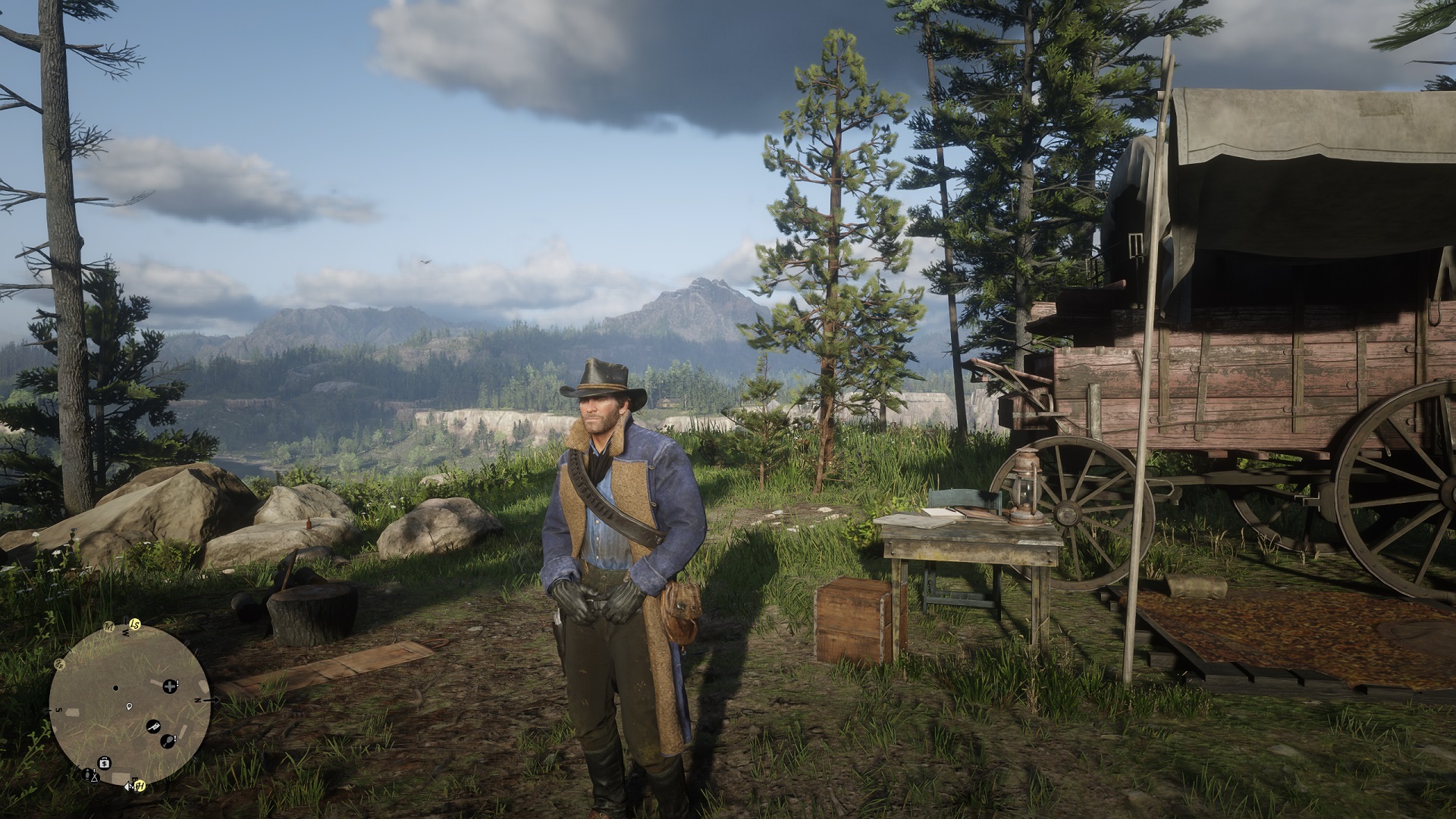This screenshot has width=1456, height=819.
Task: Select the campfire tent marker
Action: click(94, 777)
